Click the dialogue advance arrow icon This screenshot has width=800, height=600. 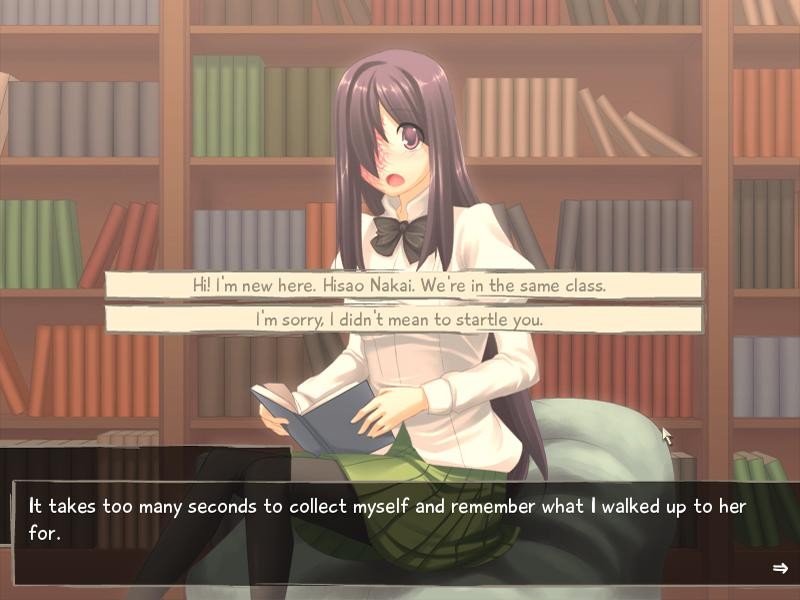[780, 568]
